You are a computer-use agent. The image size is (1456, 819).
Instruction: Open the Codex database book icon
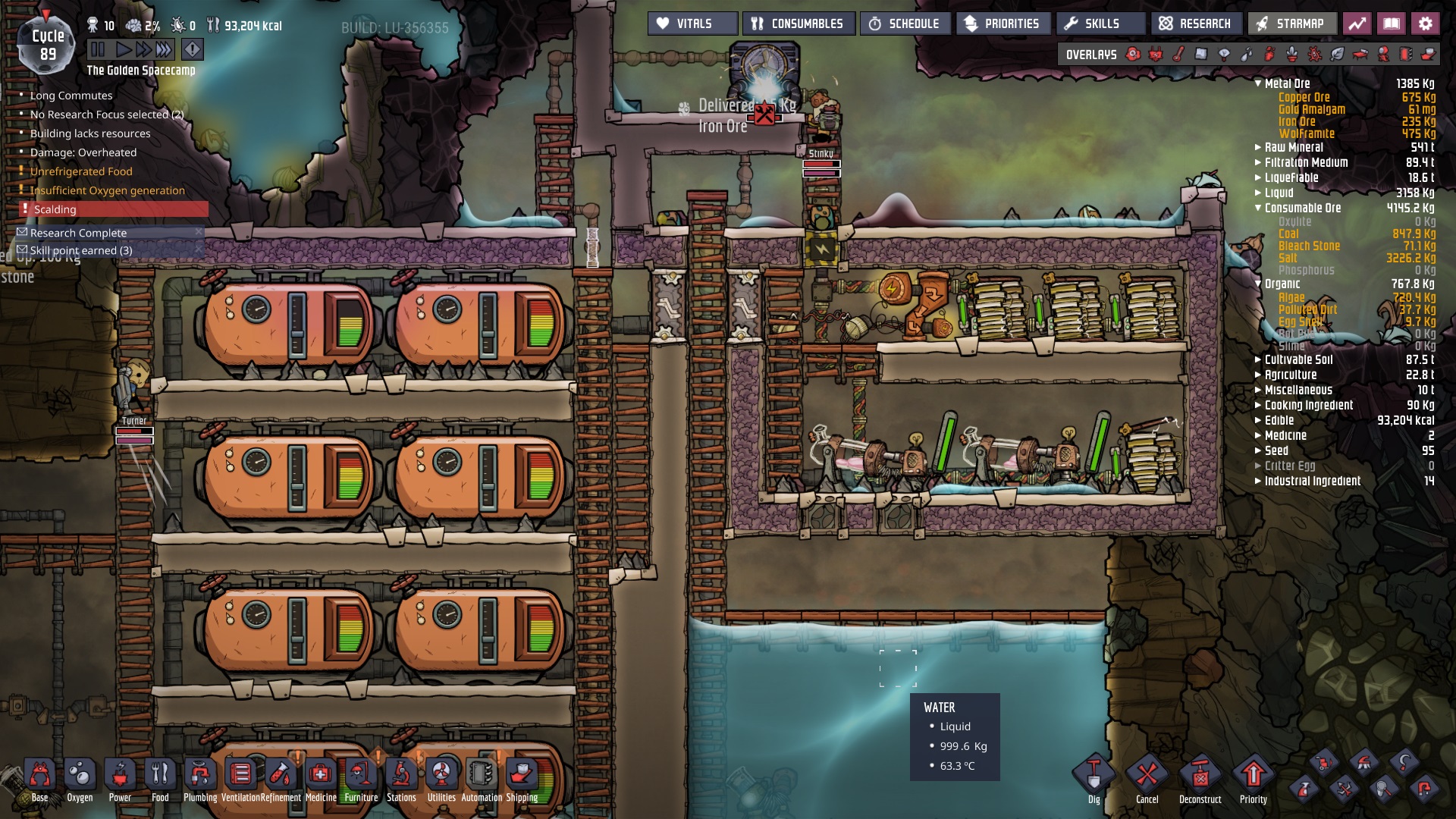(x=1393, y=23)
